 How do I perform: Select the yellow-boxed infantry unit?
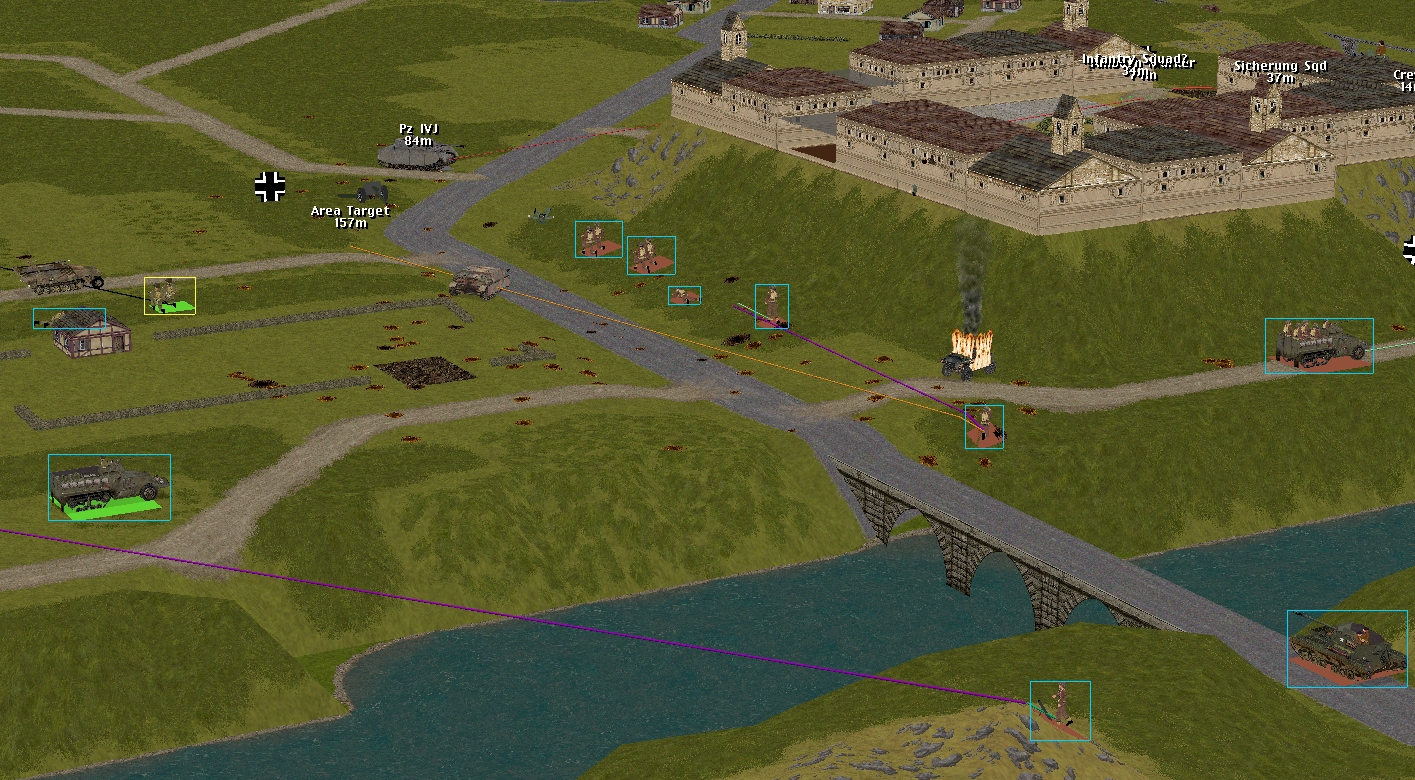click(169, 296)
